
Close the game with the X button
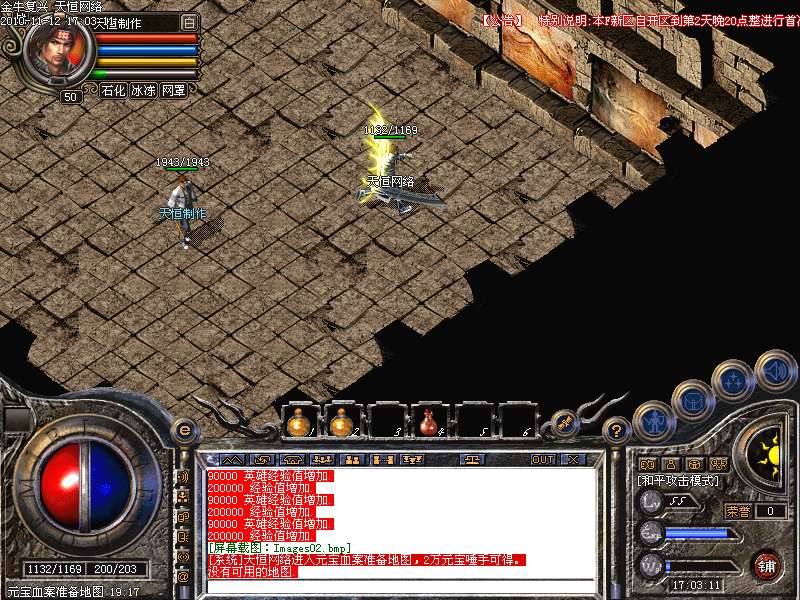click(x=573, y=459)
